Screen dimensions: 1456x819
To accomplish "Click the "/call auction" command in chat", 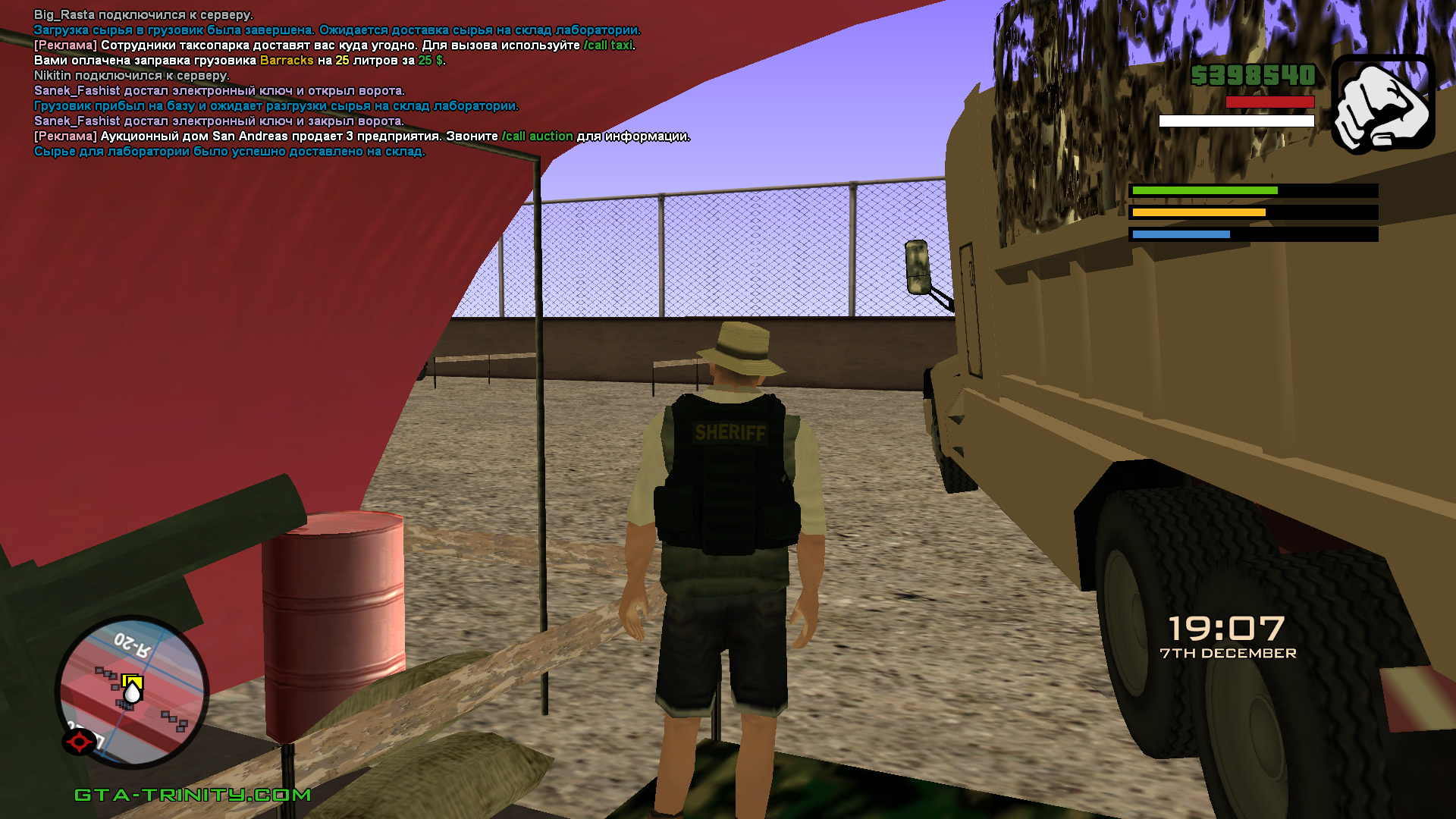I will point(537,136).
